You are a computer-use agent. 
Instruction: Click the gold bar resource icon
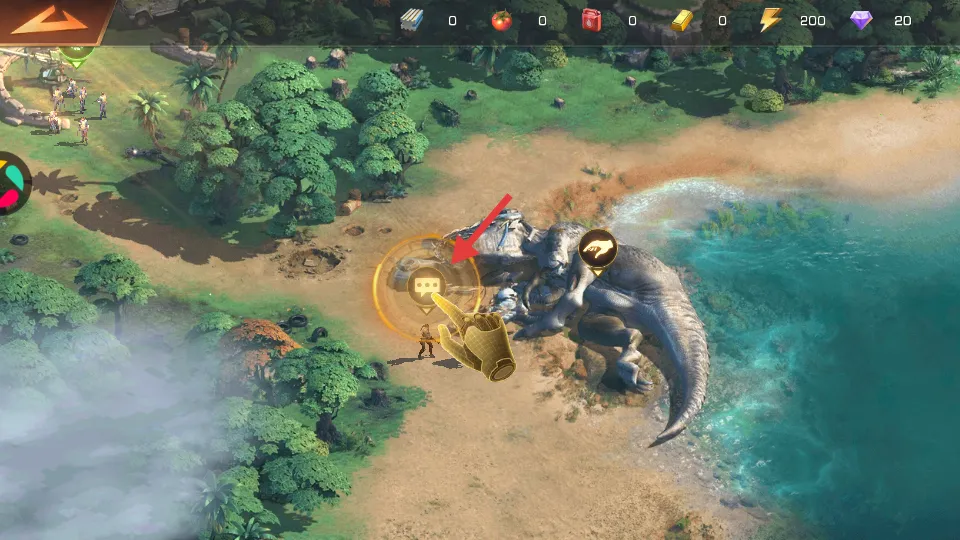click(683, 20)
